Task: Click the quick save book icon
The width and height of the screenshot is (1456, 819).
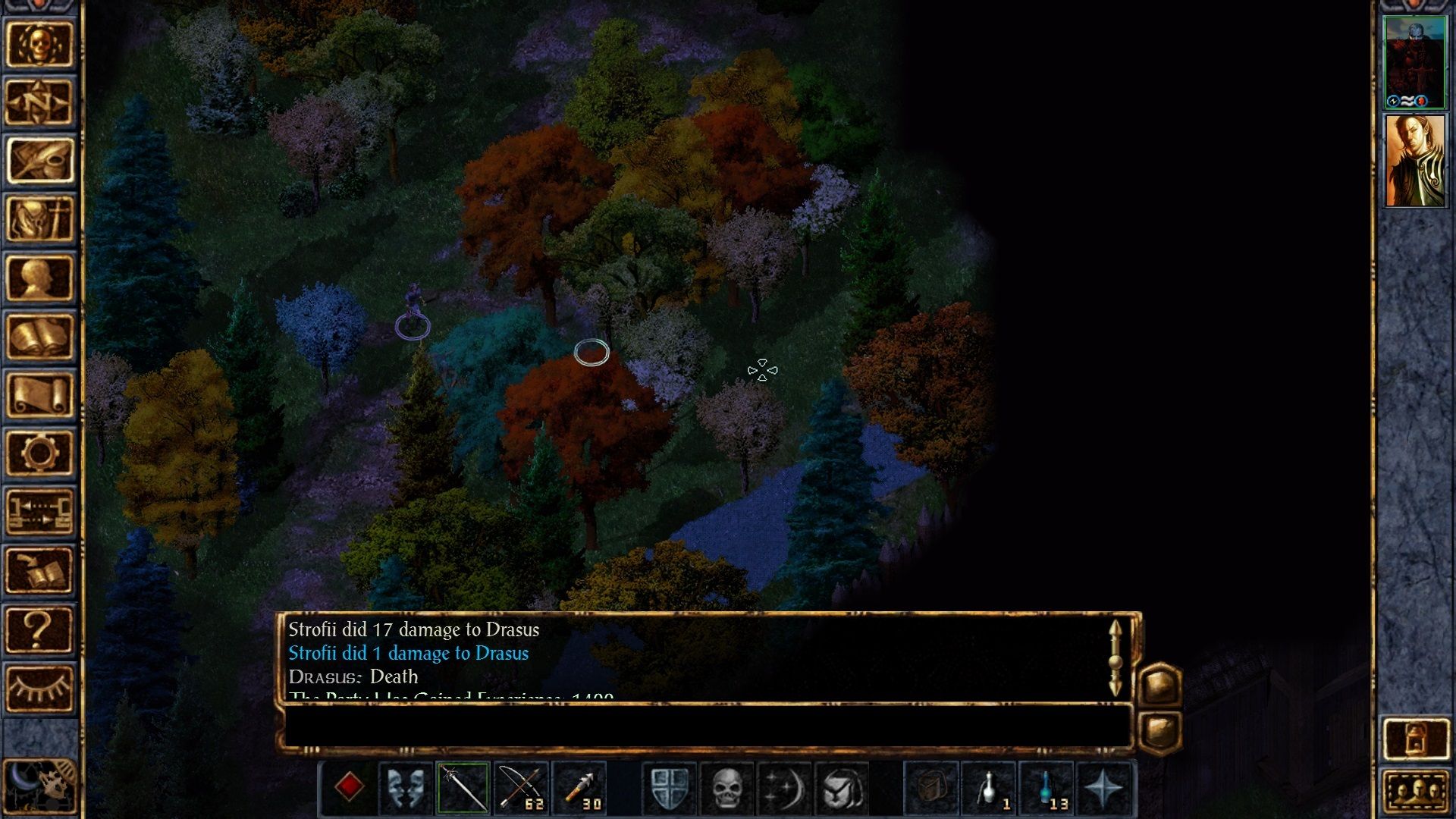Action: (39, 570)
